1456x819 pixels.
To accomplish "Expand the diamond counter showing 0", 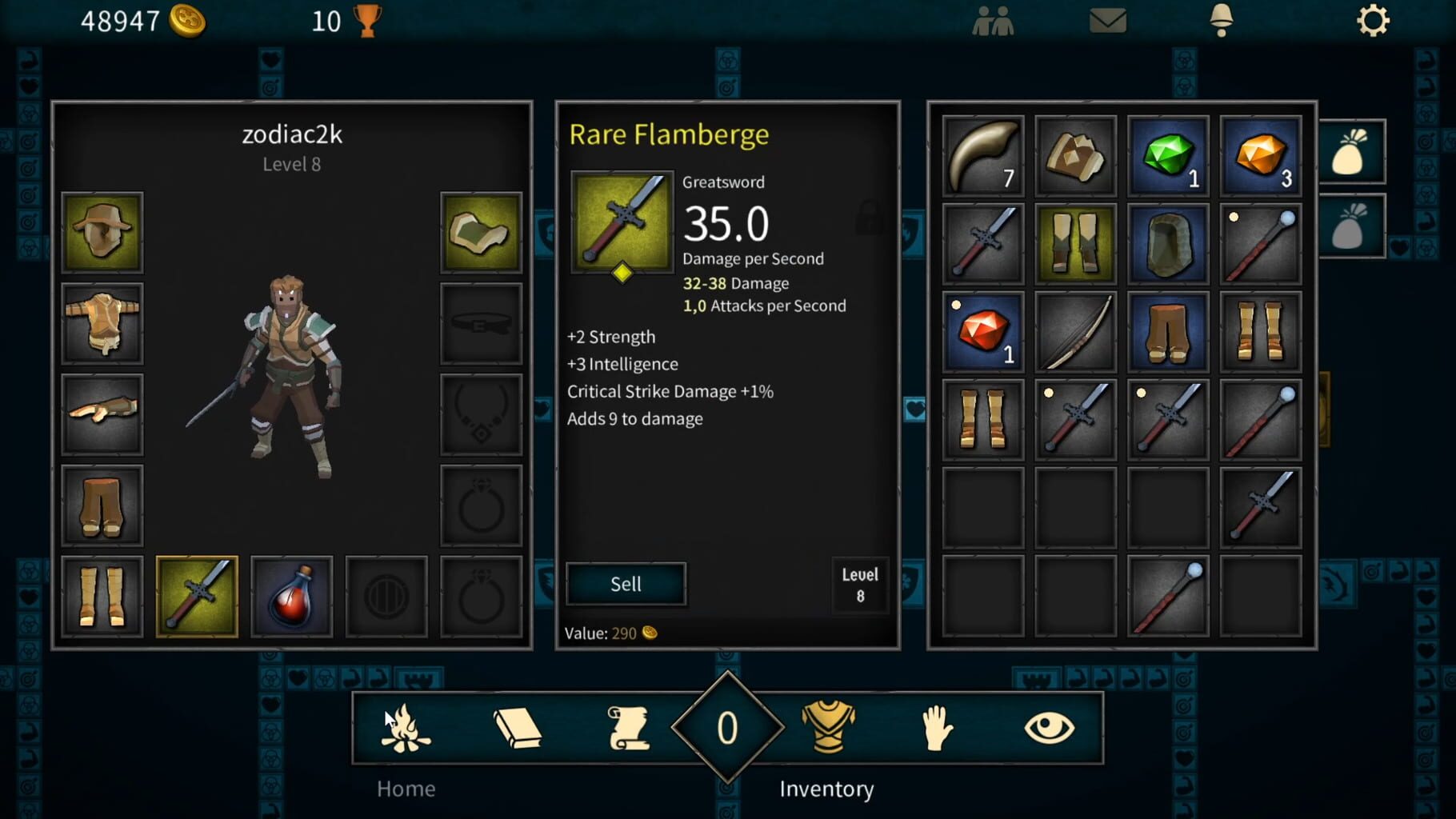I will coord(726,726).
